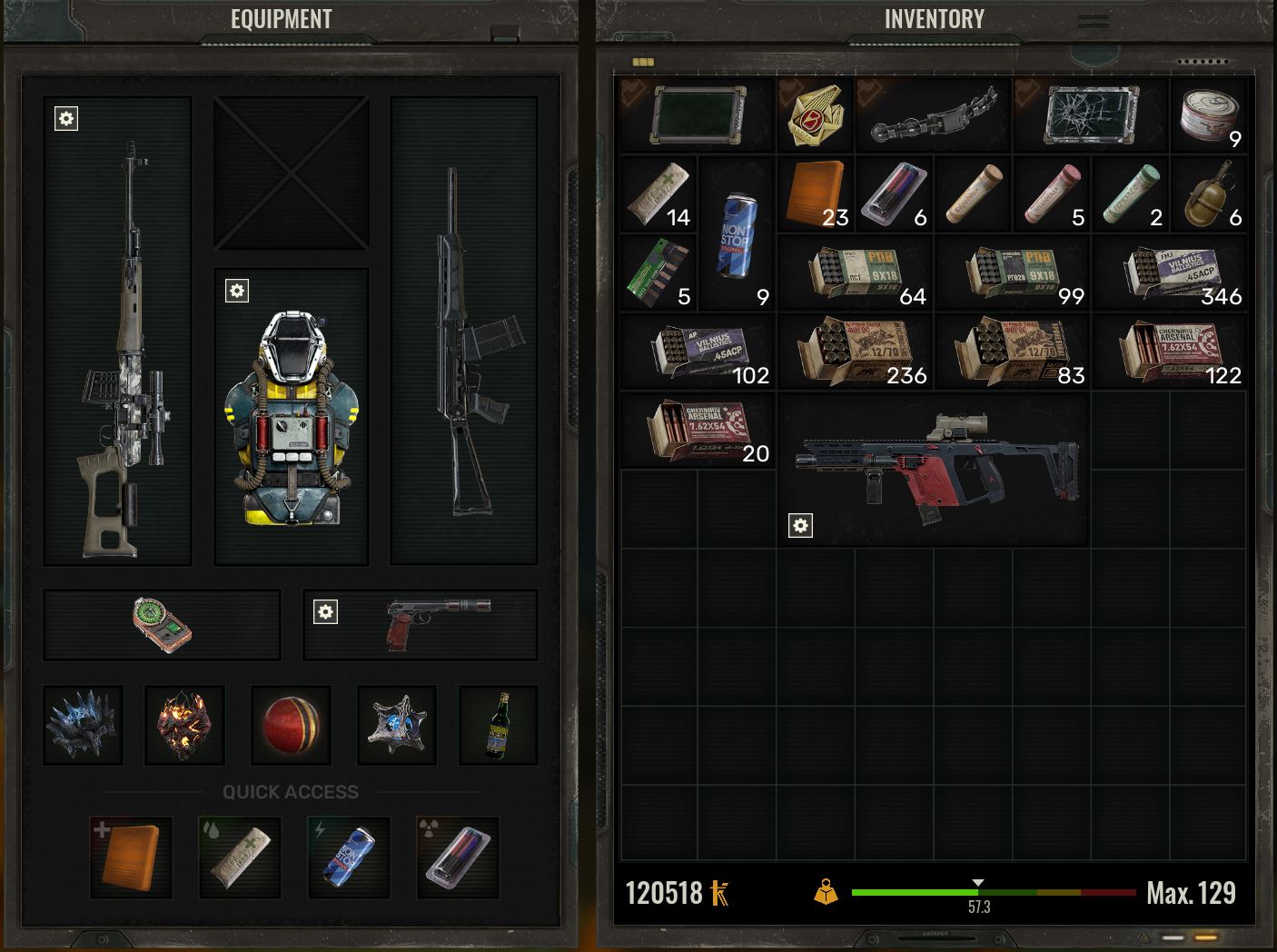Select the yellow exosuit armor slot
This screenshot has width=1277, height=952.
[291, 418]
